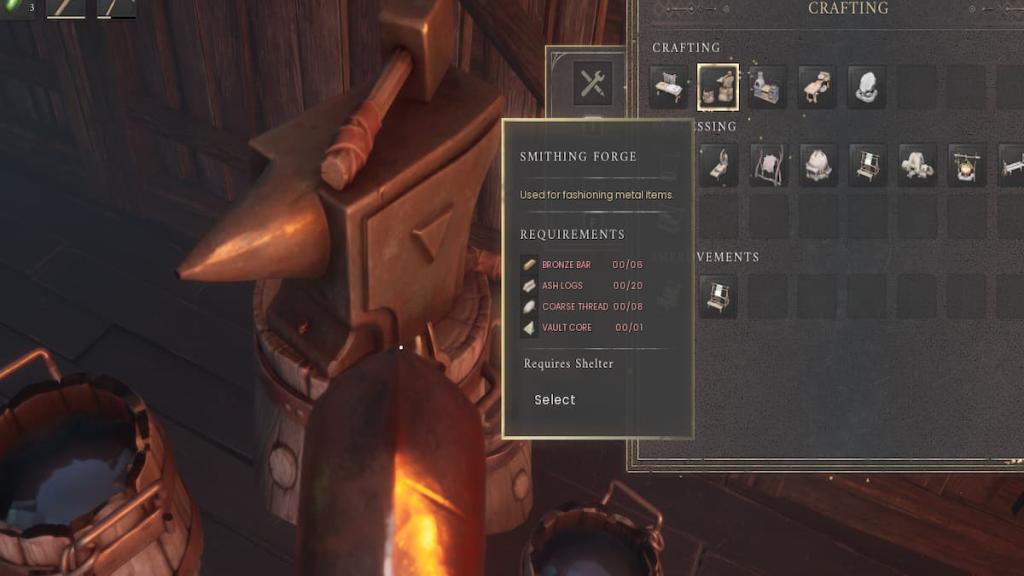Screen dimensions: 1024x576
Task: Click Select in the Smithing Forge tooltip
Action: [555, 400]
